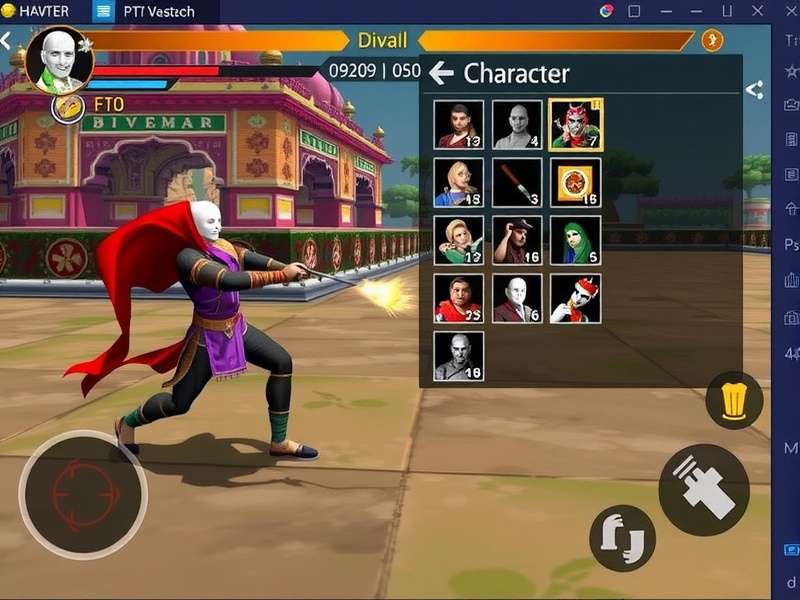
Task: Select the white-faced jester in red hat
Action: pyautogui.click(x=575, y=299)
